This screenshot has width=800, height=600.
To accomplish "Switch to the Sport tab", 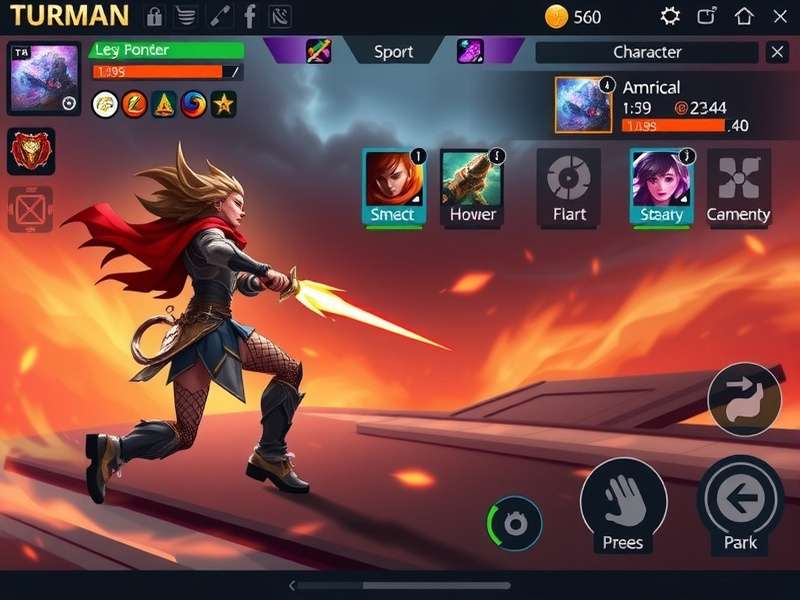I will tap(393, 52).
